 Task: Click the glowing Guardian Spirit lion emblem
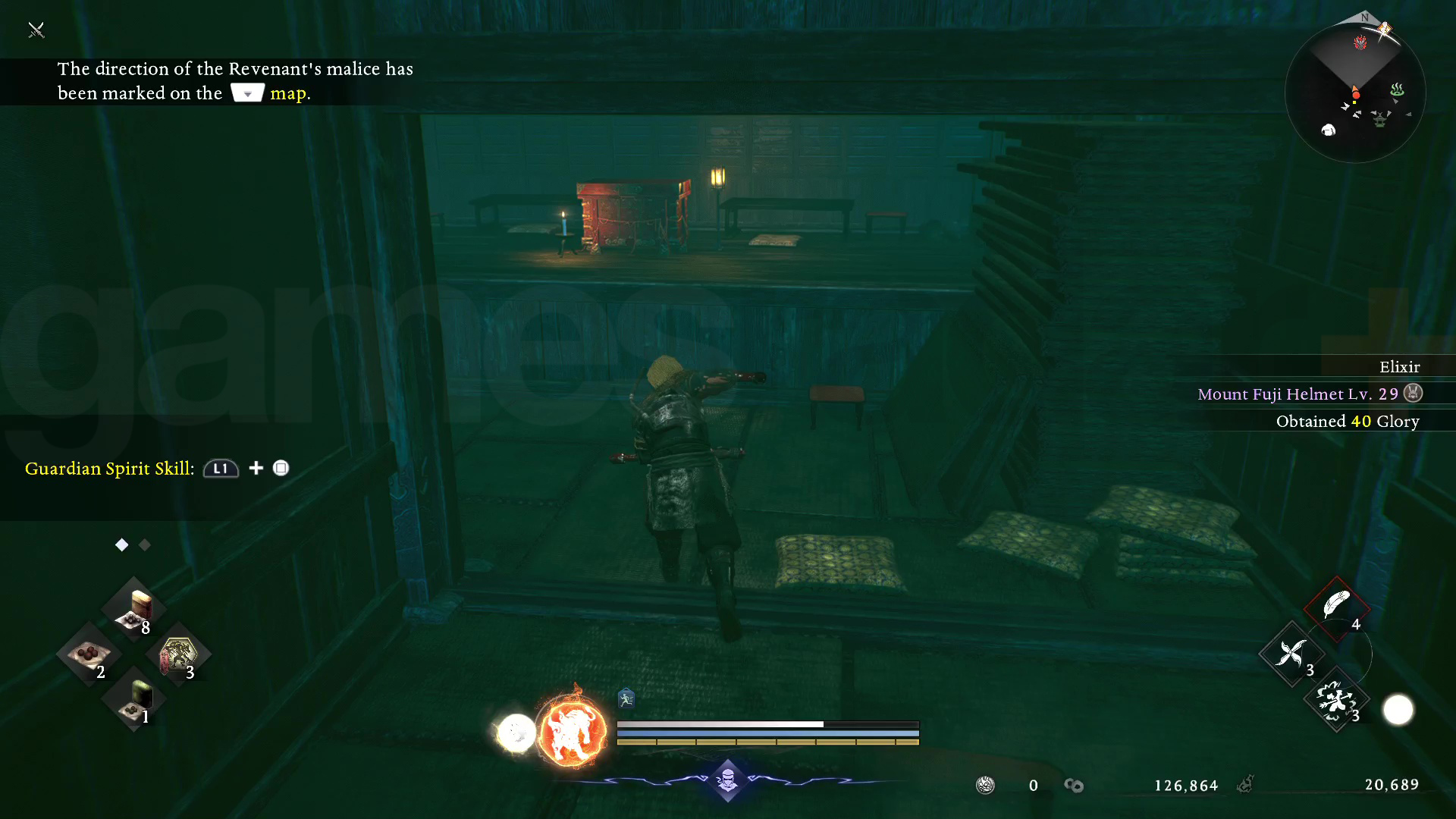(573, 730)
